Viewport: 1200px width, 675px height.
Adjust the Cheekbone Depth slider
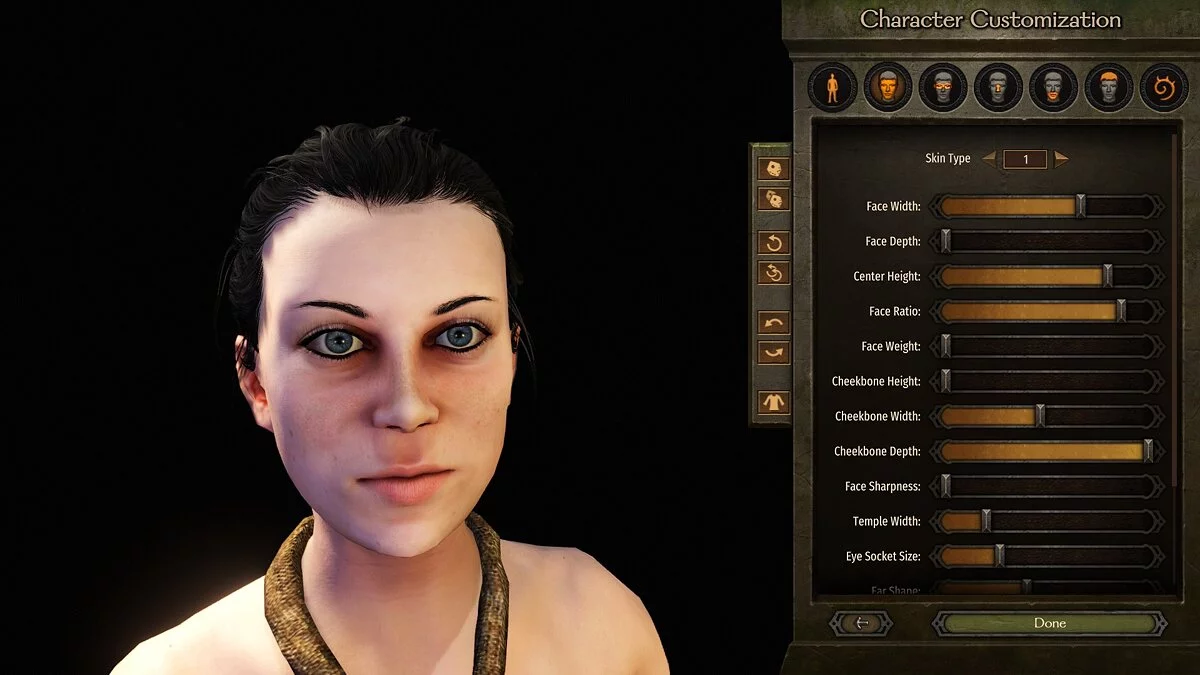pos(1148,451)
